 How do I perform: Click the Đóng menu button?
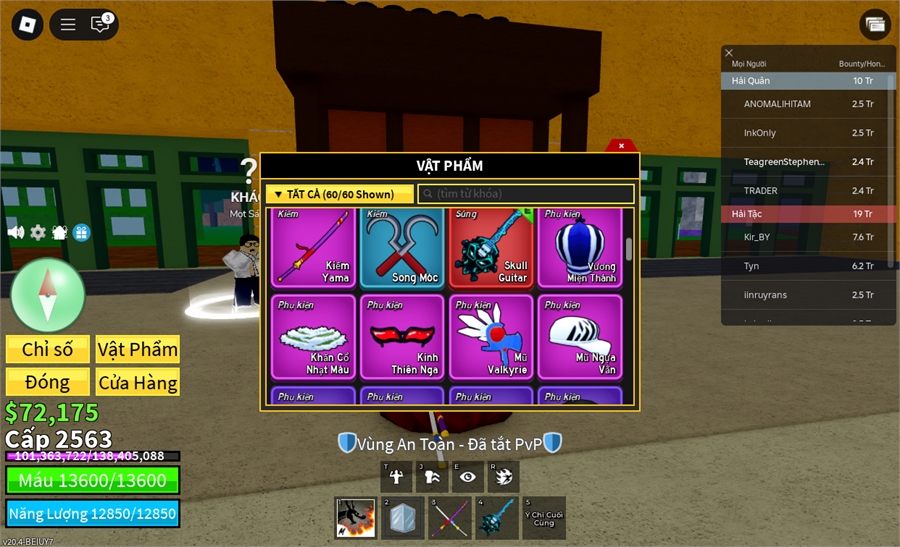(x=48, y=382)
